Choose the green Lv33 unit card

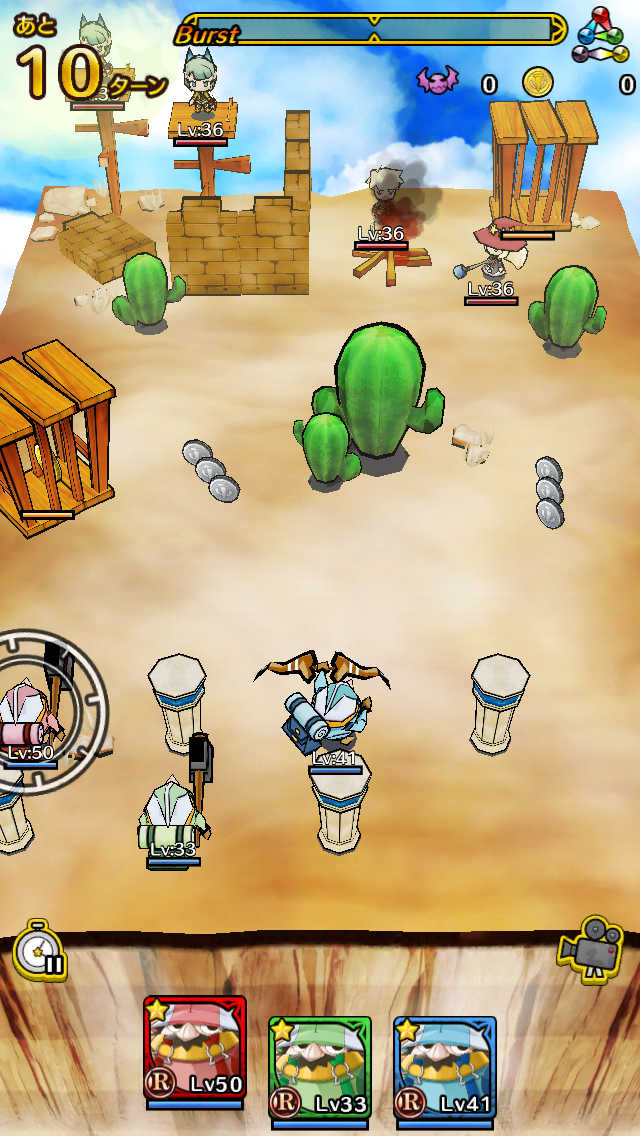[x=320, y=1068]
